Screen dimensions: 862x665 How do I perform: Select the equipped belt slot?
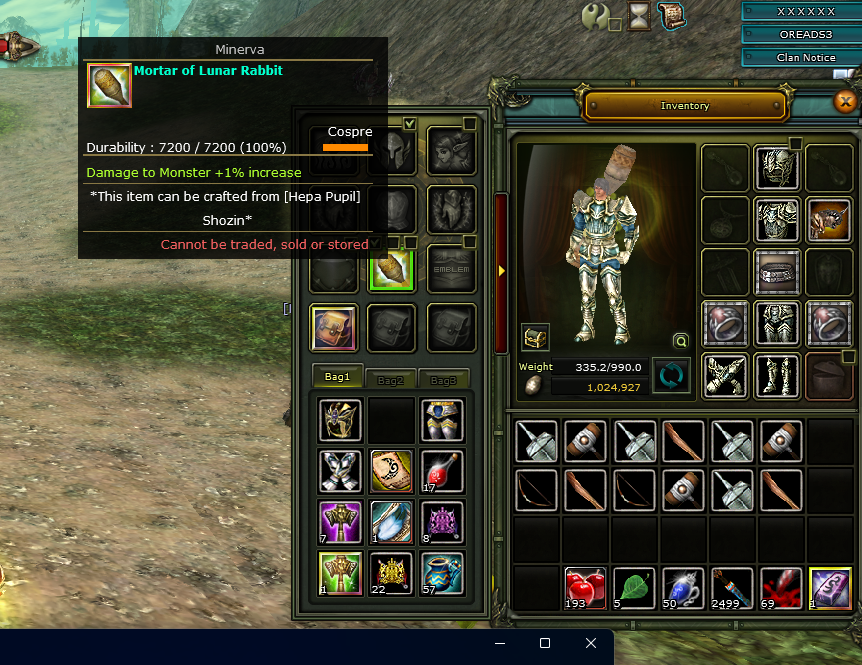(x=776, y=270)
